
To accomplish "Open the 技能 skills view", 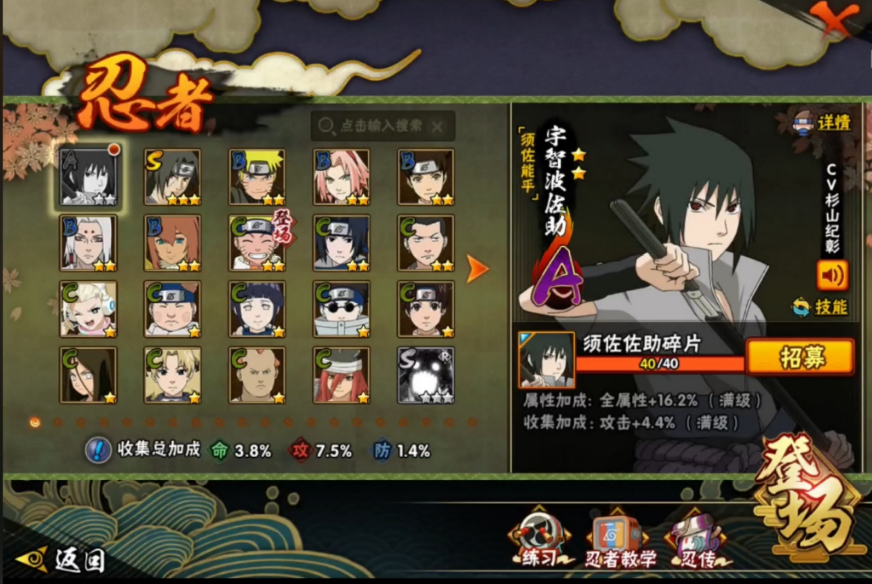I will 820,307.
